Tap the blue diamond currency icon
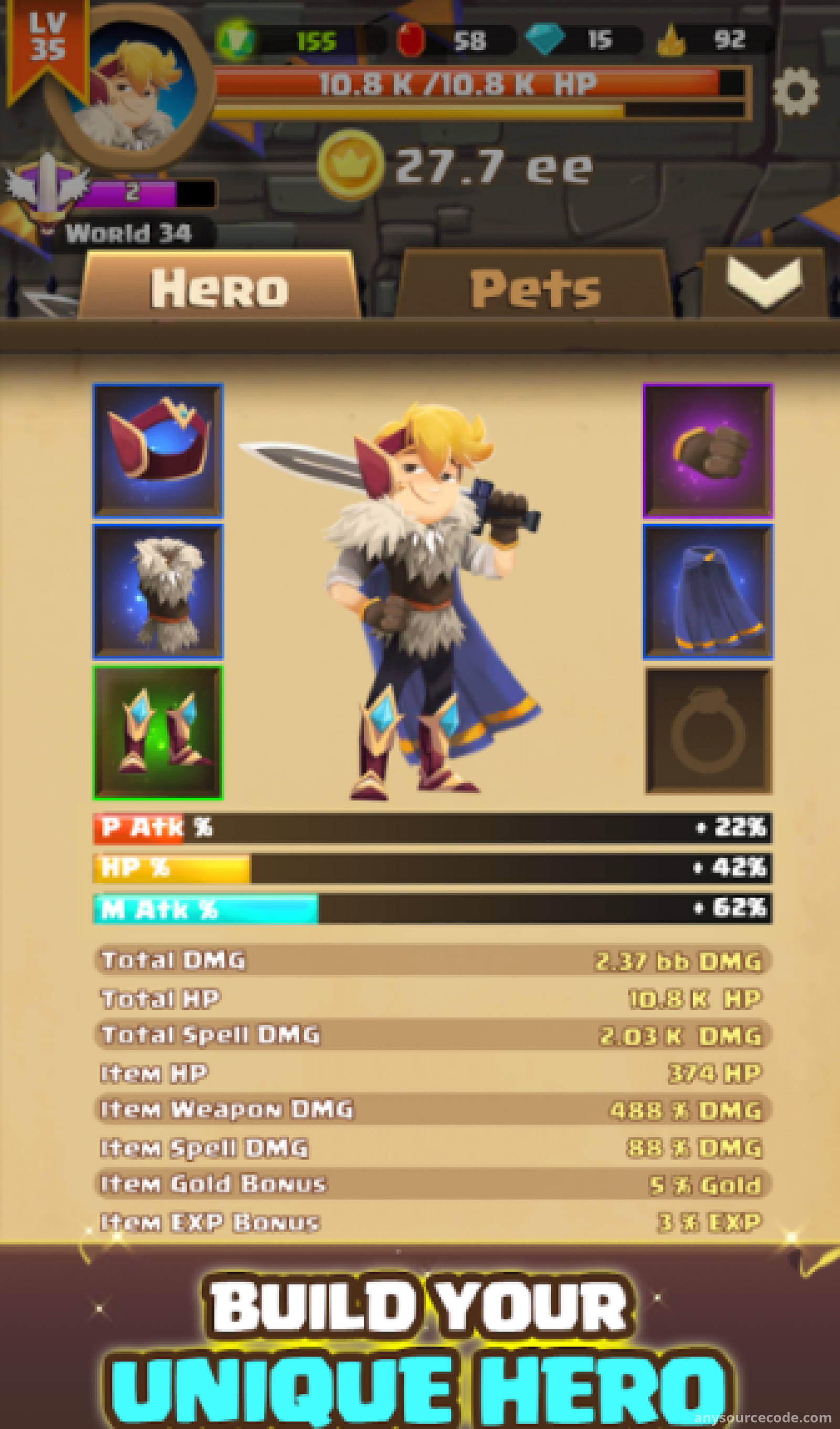The height and width of the screenshot is (1429, 840). (x=545, y=40)
